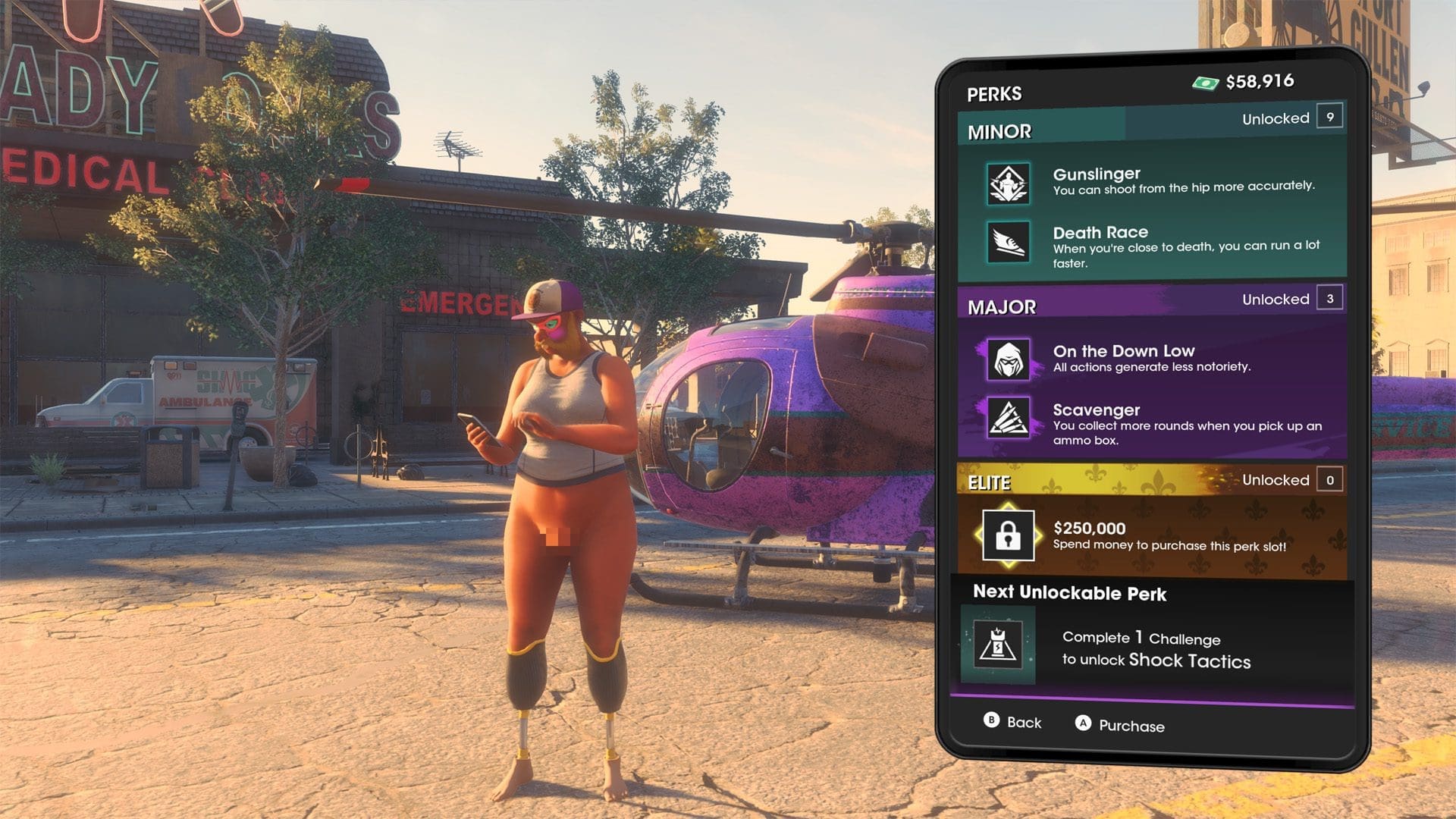The height and width of the screenshot is (819, 1456).
Task: Choose the Death Race perk slot
Action: point(1151,244)
